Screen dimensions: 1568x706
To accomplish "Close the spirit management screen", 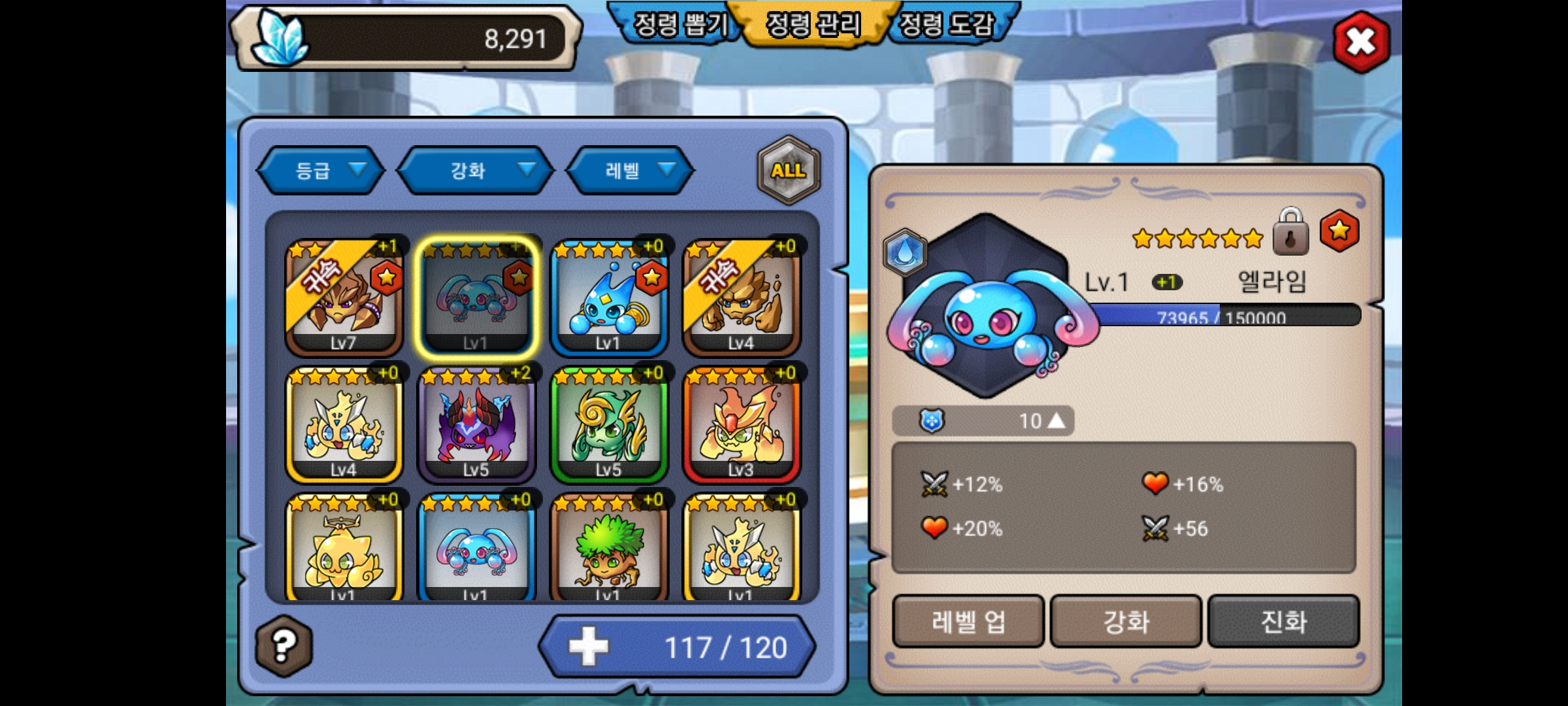I will 1361,42.
